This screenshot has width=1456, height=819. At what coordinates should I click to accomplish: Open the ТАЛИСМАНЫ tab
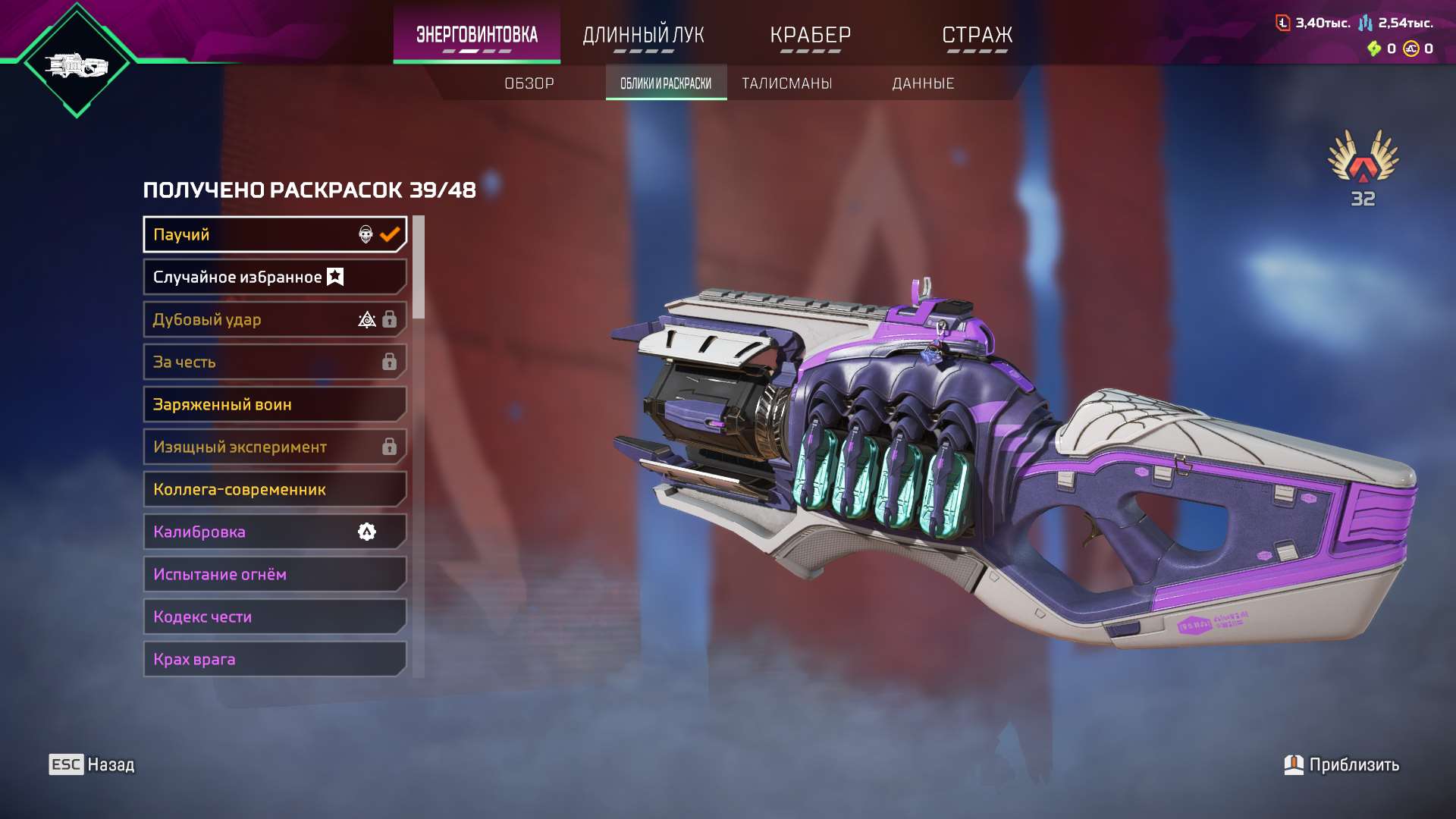pos(786,83)
